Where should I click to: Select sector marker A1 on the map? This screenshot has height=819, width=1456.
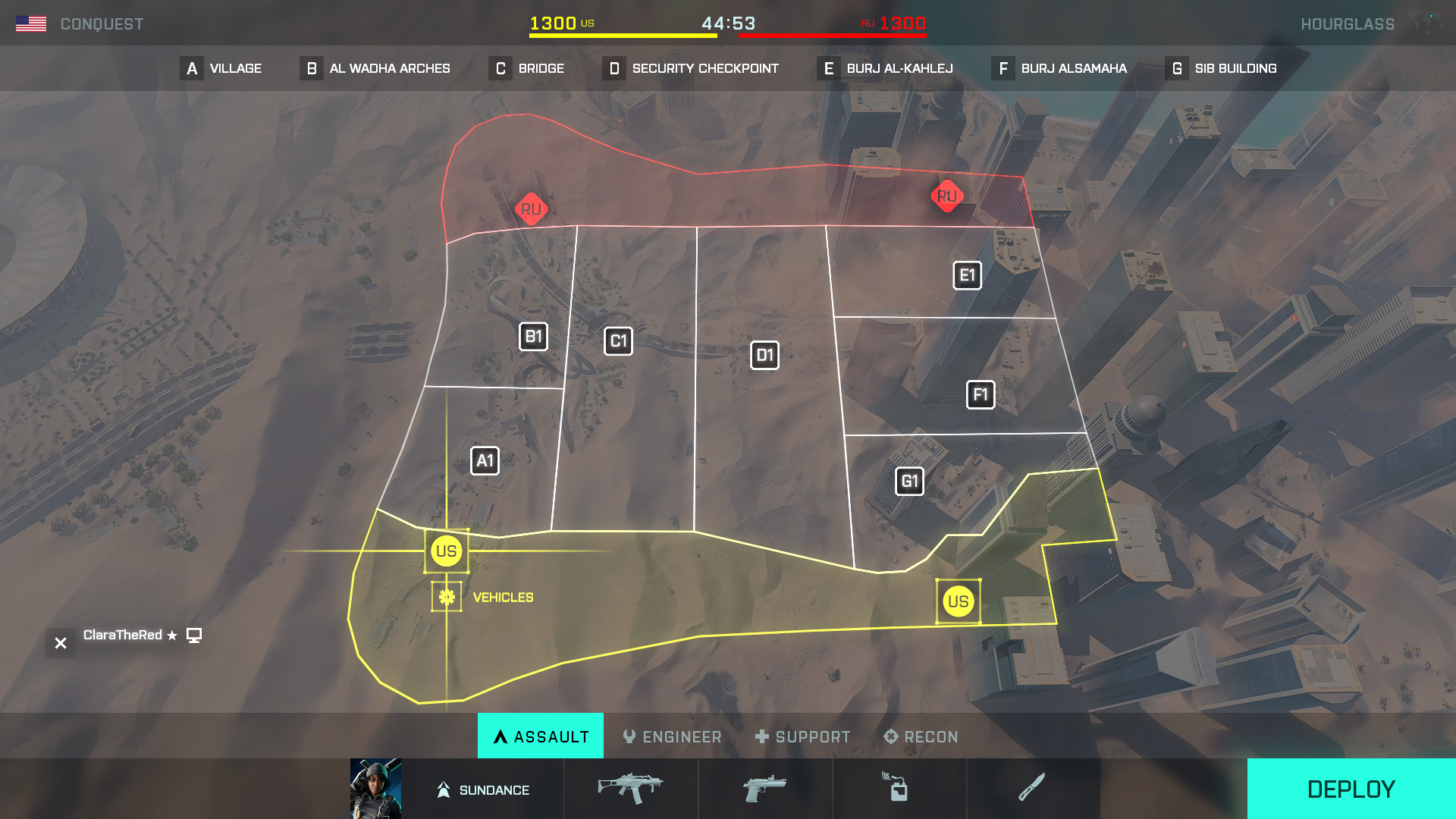point(486,460)
